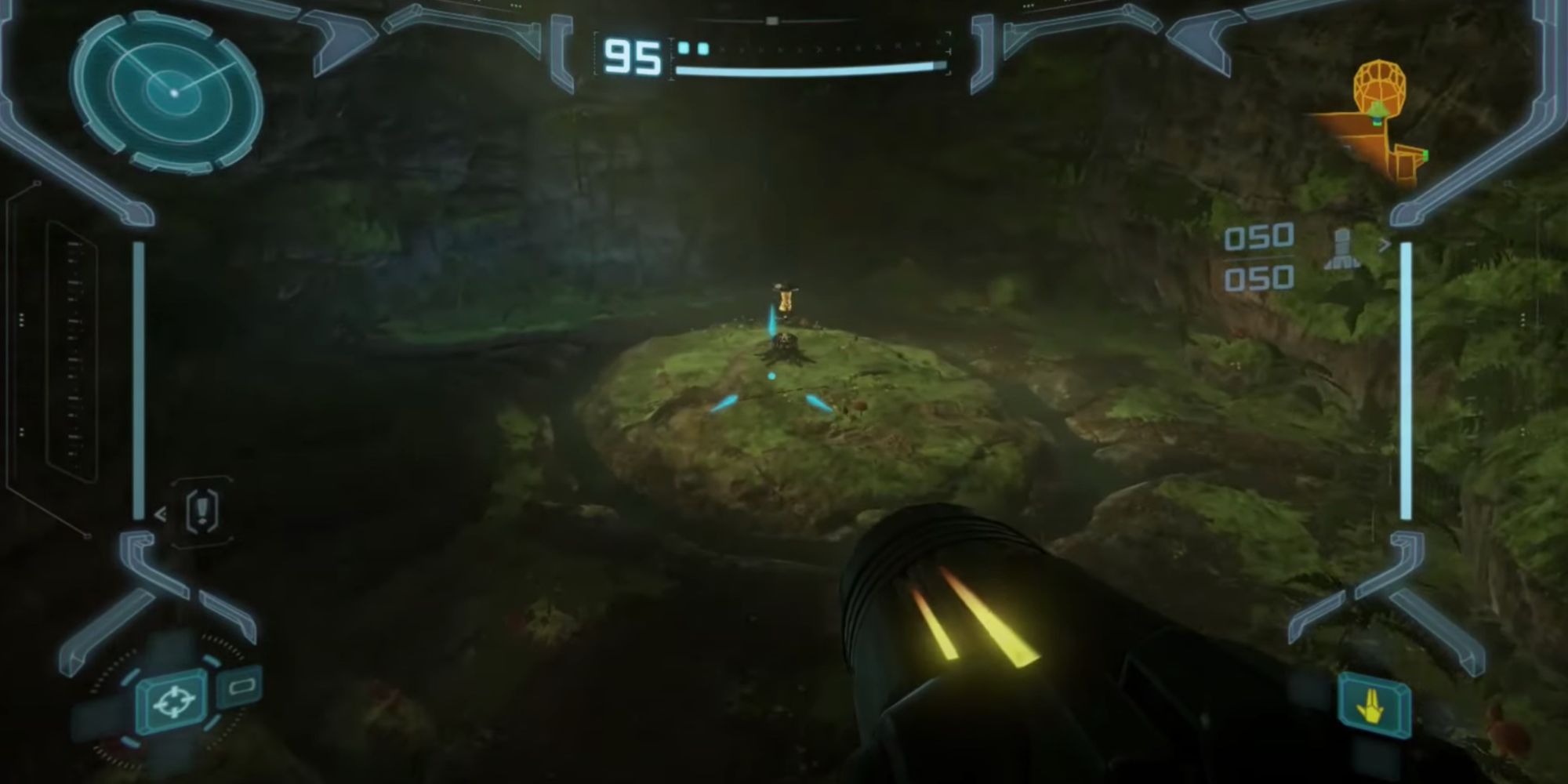
Task: Click the blue health bar below 95
Action: [x=808, y=69]
